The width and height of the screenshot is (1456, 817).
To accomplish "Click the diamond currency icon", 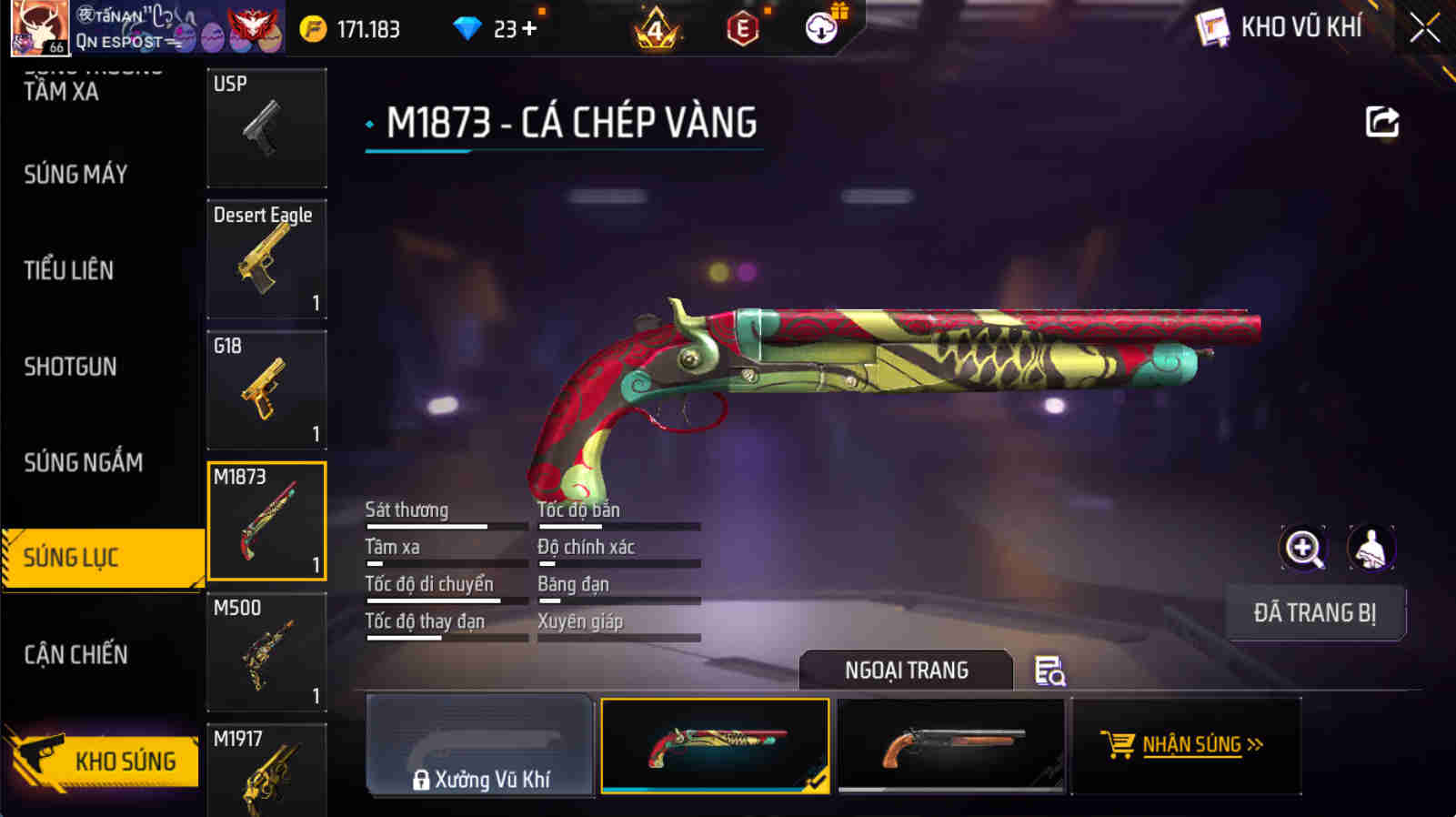I will (469, 28).
